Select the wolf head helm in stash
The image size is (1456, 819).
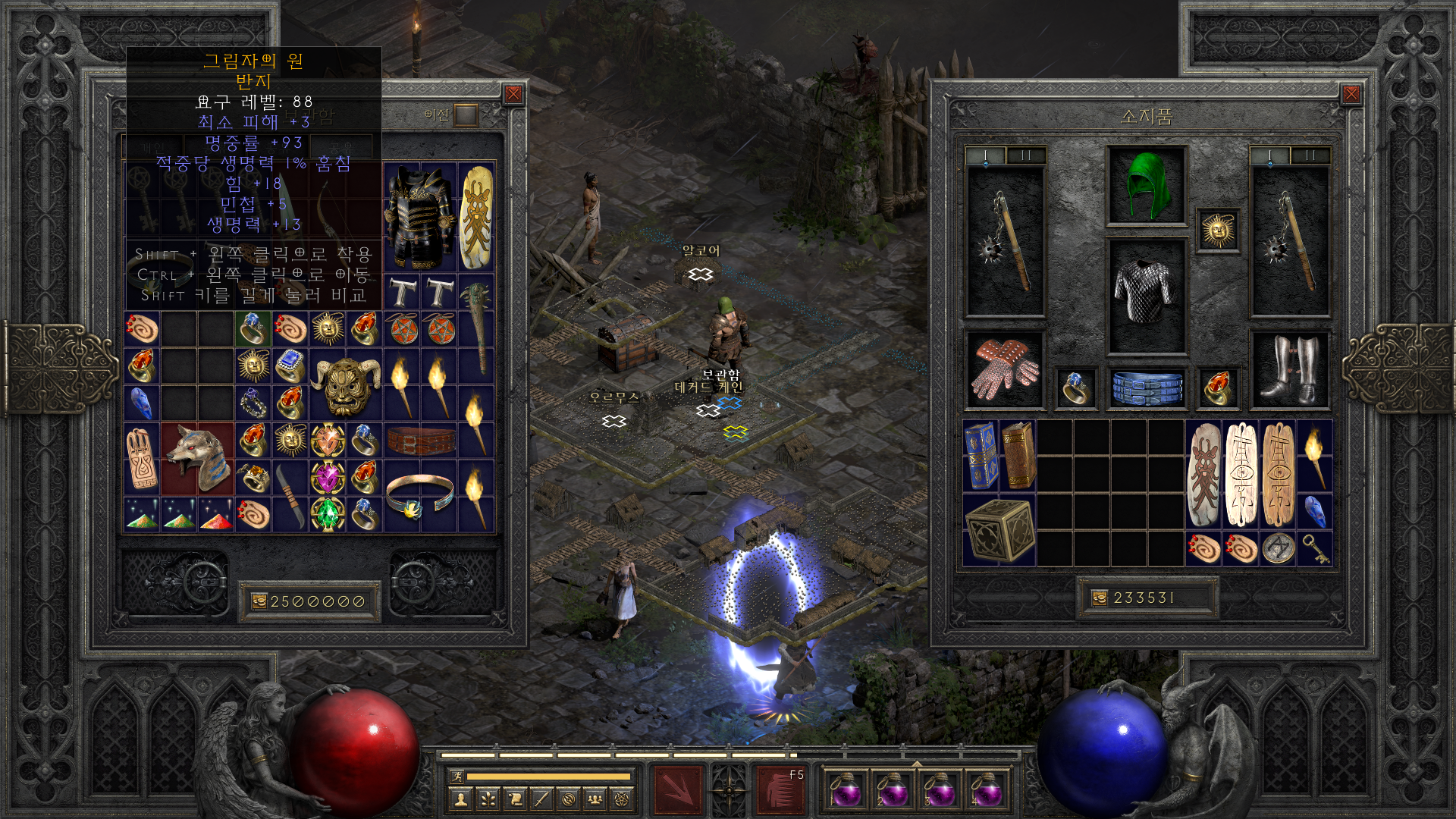pos(197,459)
